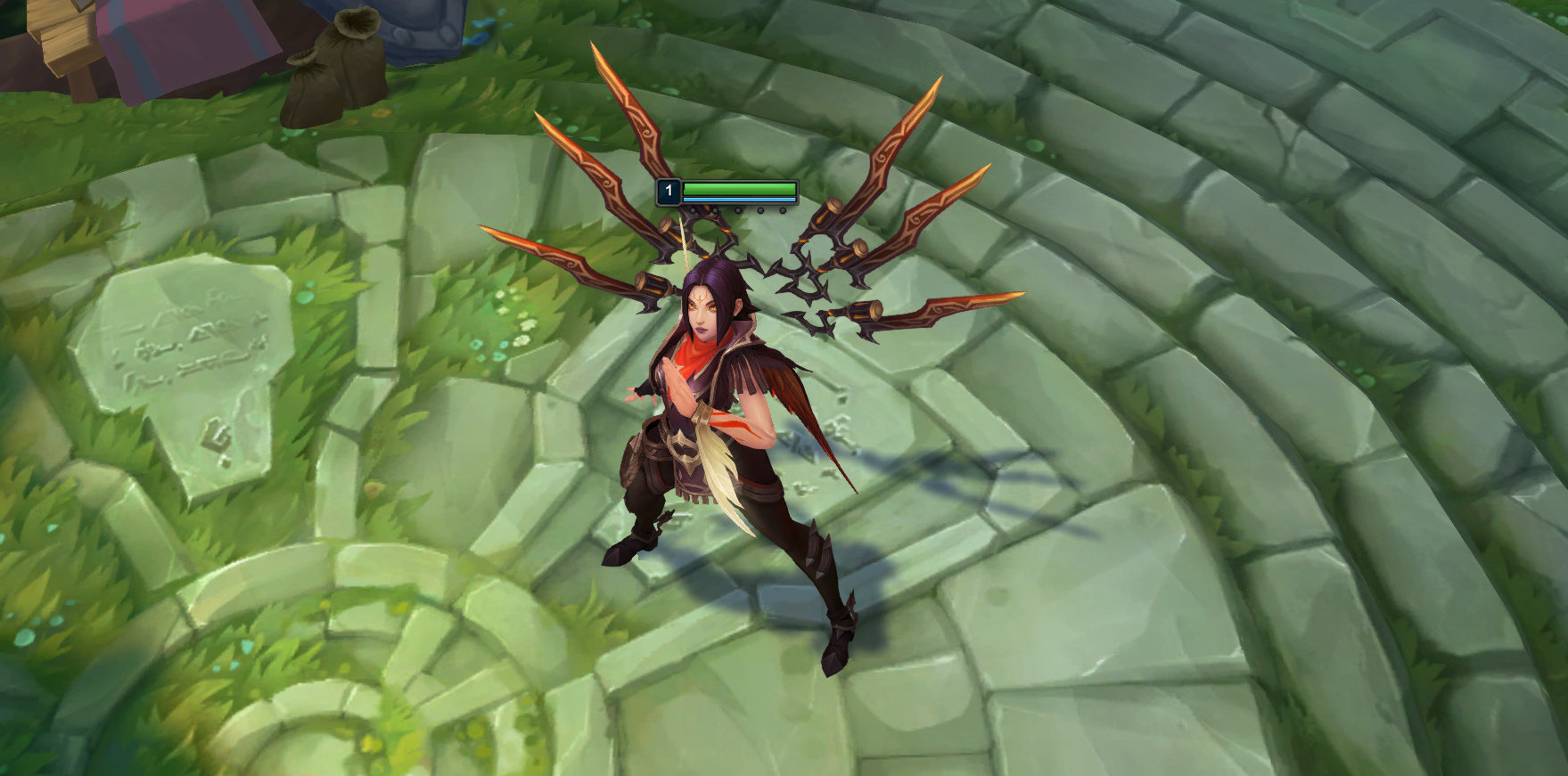Image resolution: width=1568 pixels, height=776 pixels.
Task: Click the second skill point dot
Action: (x=716, y=212)
